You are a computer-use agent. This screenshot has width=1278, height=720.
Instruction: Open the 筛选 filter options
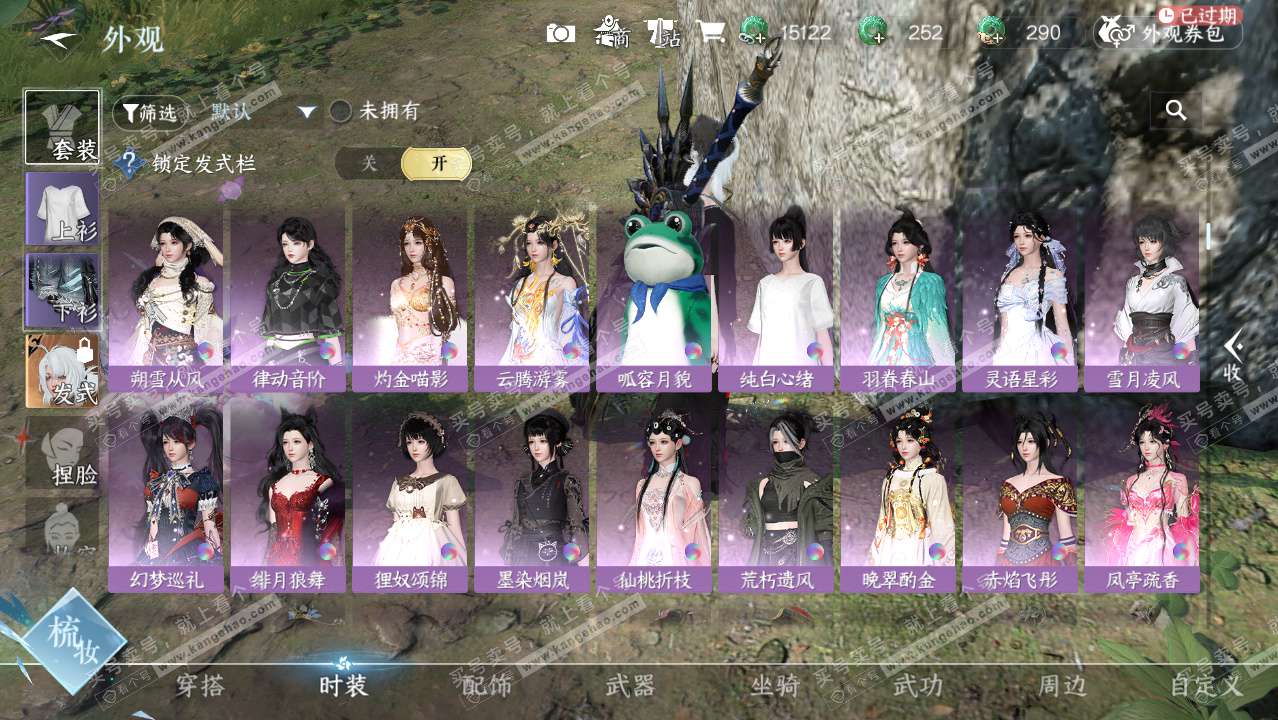pyautogui.click(x=150, y=113)
